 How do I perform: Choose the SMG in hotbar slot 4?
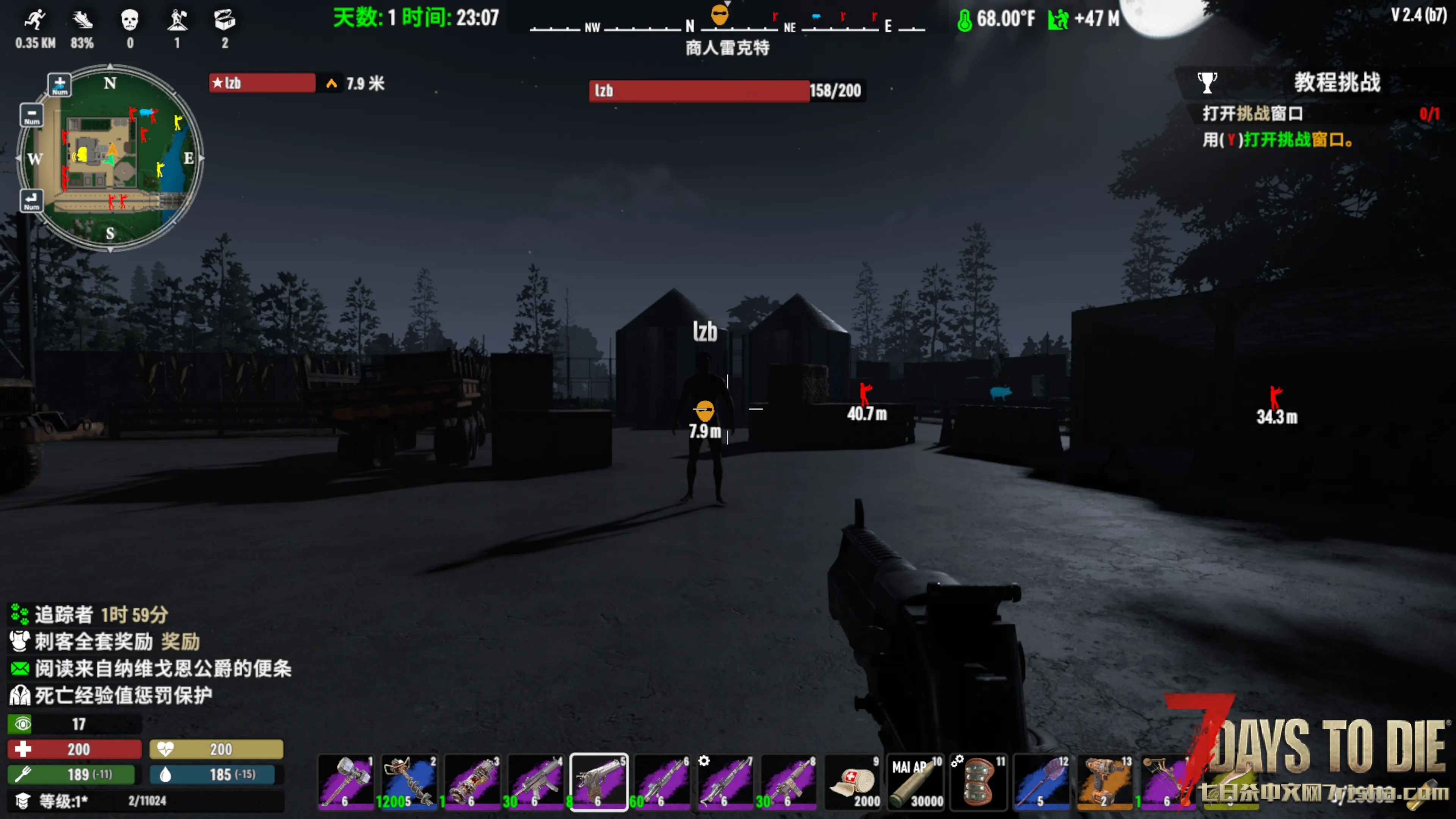click(536, 782)
